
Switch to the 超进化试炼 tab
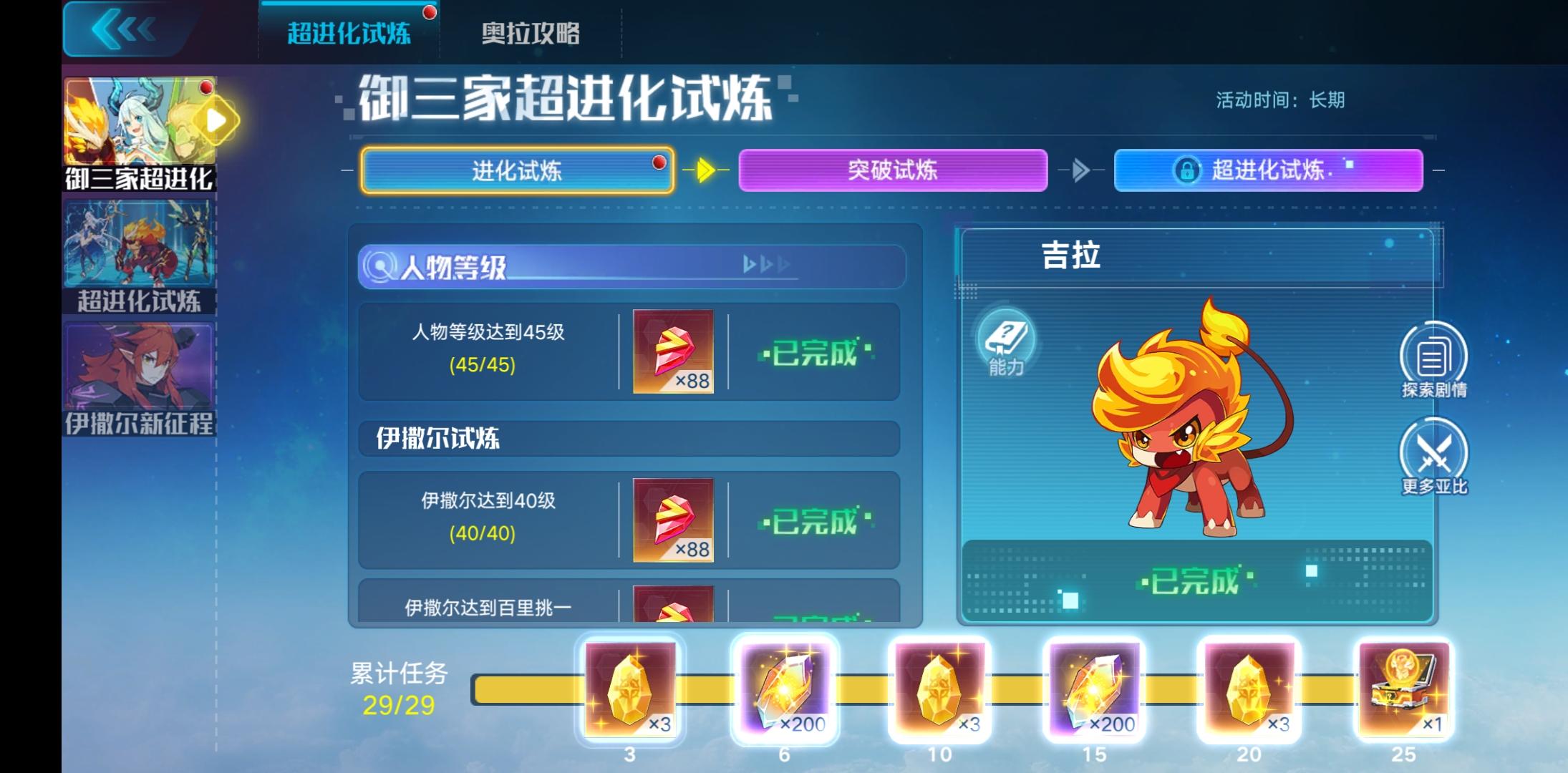click(x=348, y=33)
